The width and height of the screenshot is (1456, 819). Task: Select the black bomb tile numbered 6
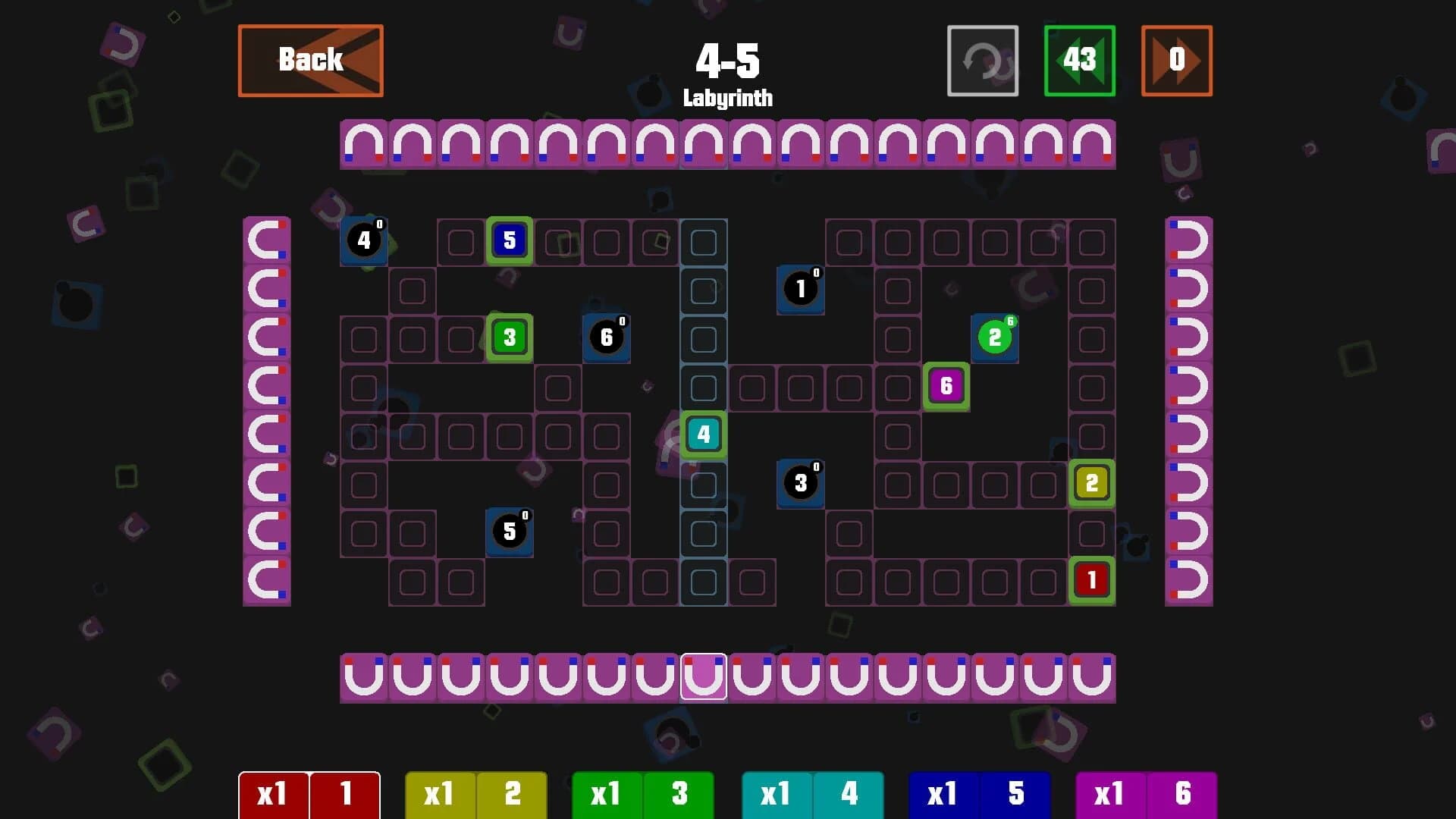(x=606, y=337)
